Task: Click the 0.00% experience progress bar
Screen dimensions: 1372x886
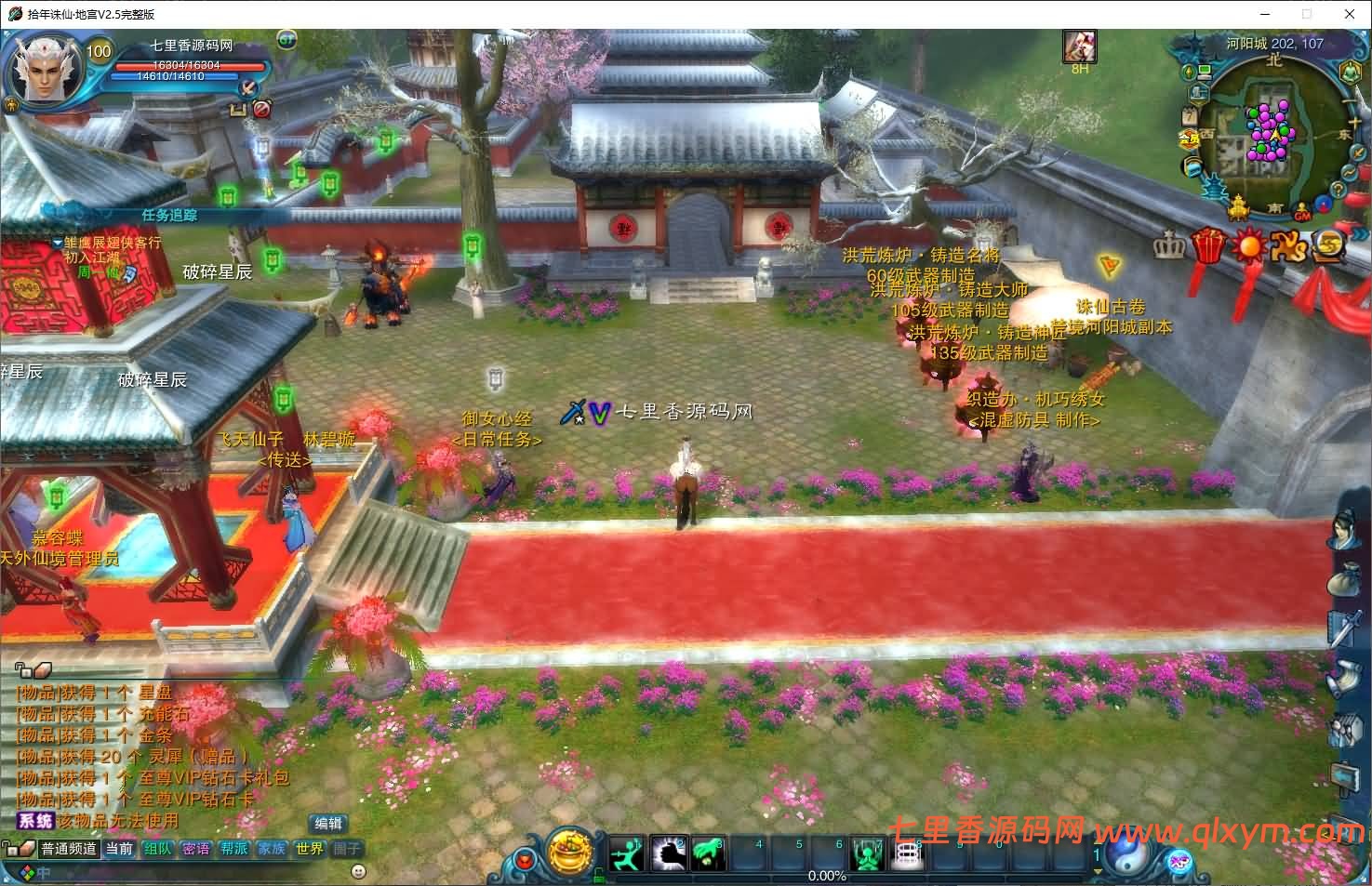Action: [828, 875]
